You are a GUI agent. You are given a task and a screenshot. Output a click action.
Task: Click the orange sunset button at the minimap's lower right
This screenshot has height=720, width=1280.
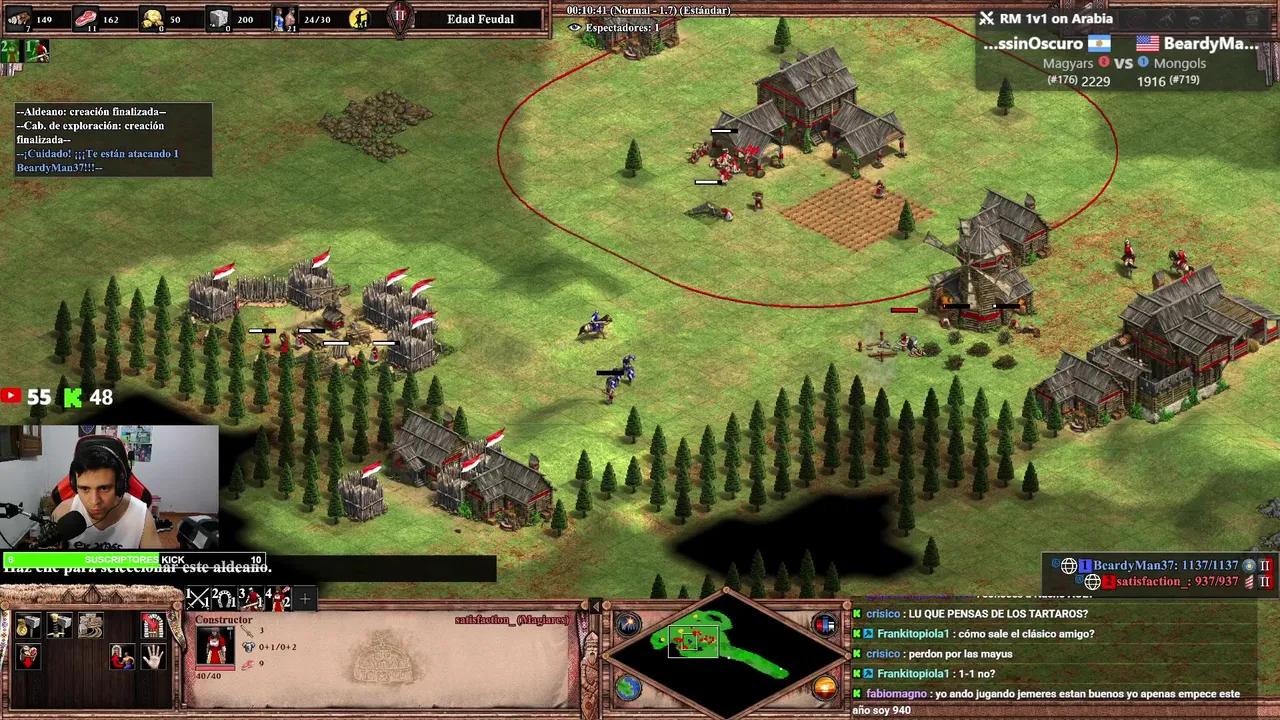(x=825, y=688)
